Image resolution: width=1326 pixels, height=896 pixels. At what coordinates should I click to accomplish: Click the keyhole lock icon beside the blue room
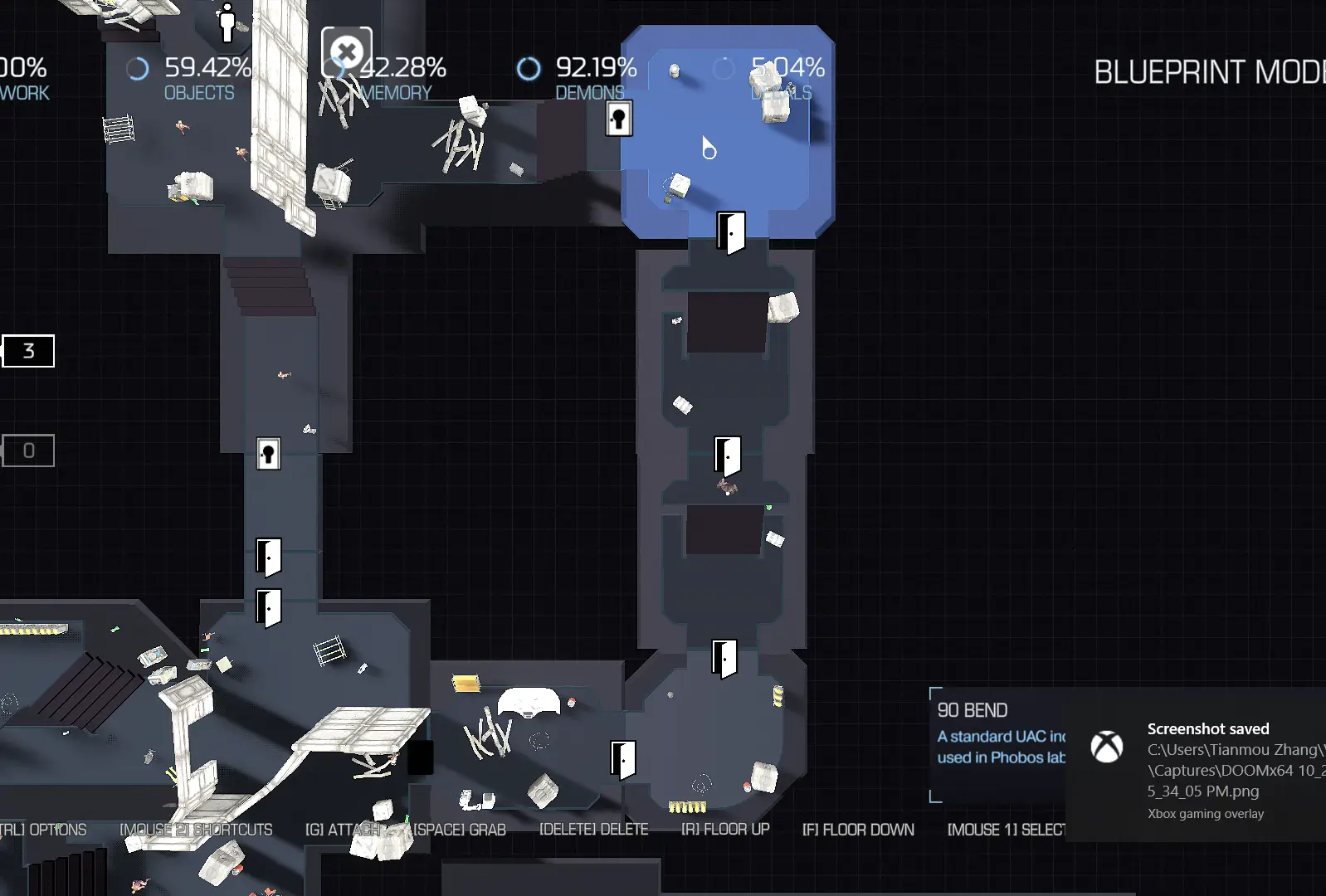[x=618, y=119]
